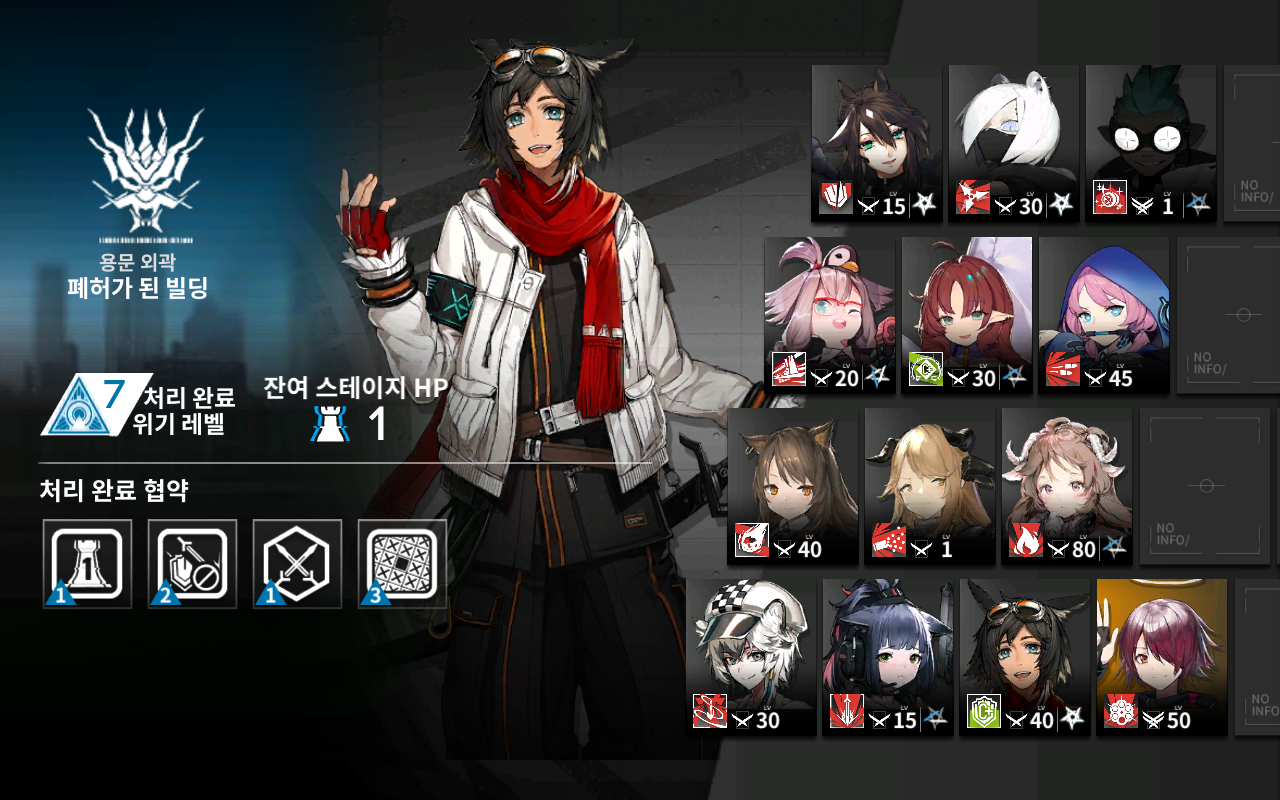Select the rook contract icon with number 1
The image size is (1280, 800).
click(87, 563)
